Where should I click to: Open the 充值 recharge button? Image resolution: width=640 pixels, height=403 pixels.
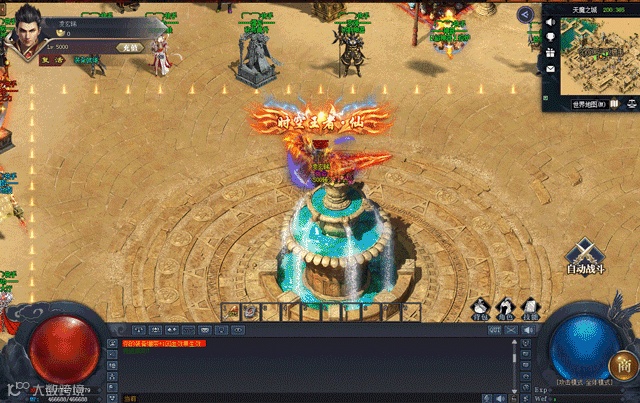pyautogui.click(x=130, y=47)
